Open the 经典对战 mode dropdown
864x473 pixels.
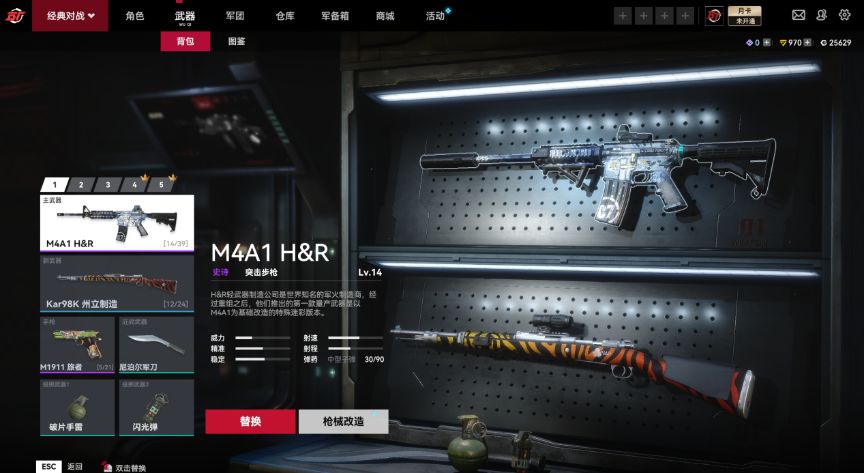click(x=71, y=16)
